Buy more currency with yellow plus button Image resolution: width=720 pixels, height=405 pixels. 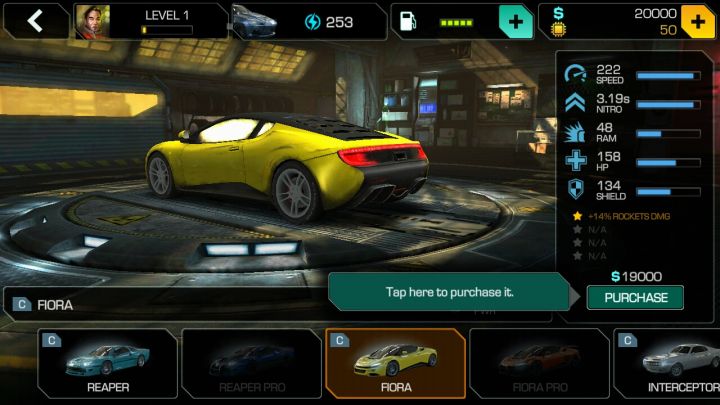(698, 21)
